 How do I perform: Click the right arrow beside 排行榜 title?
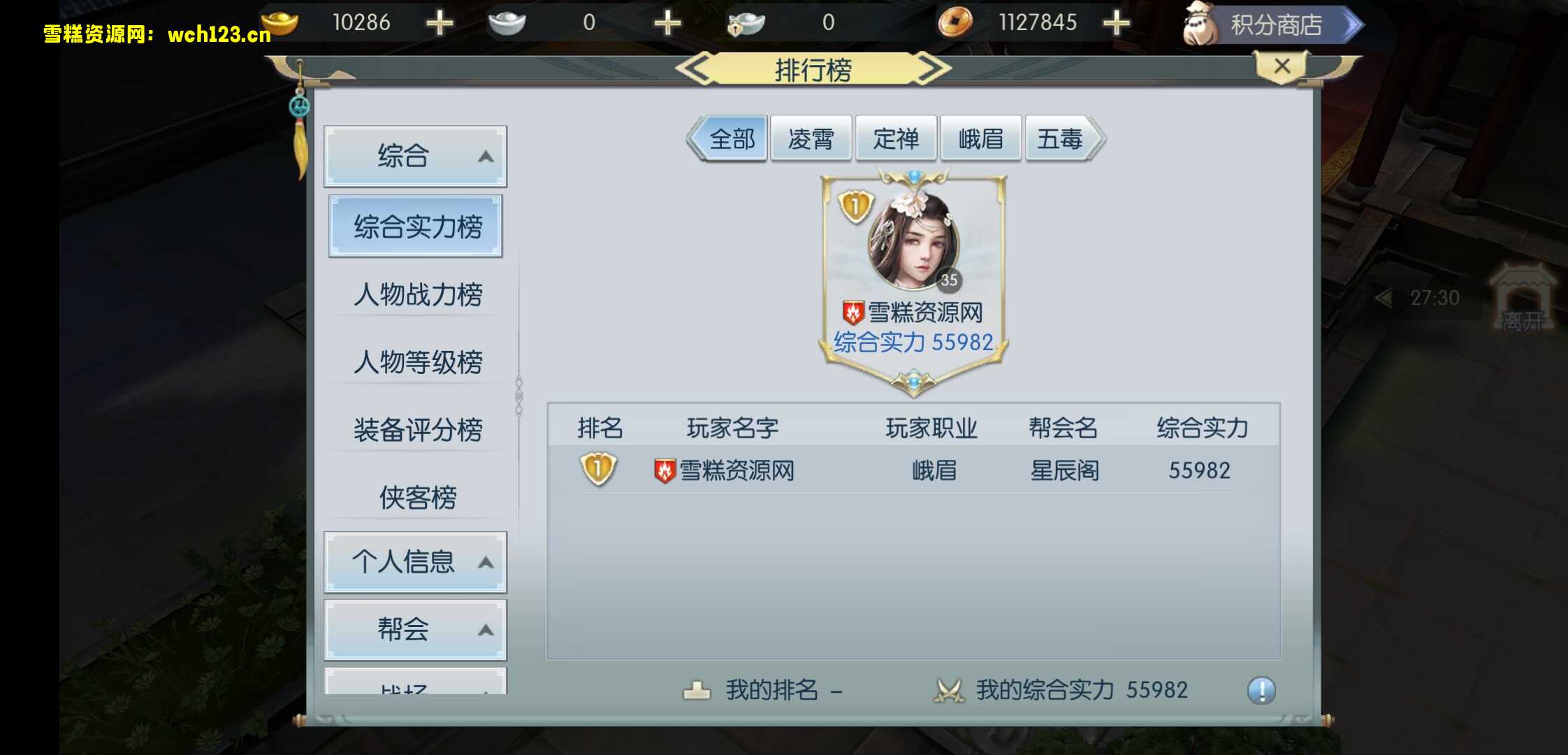tap(931, 68)
